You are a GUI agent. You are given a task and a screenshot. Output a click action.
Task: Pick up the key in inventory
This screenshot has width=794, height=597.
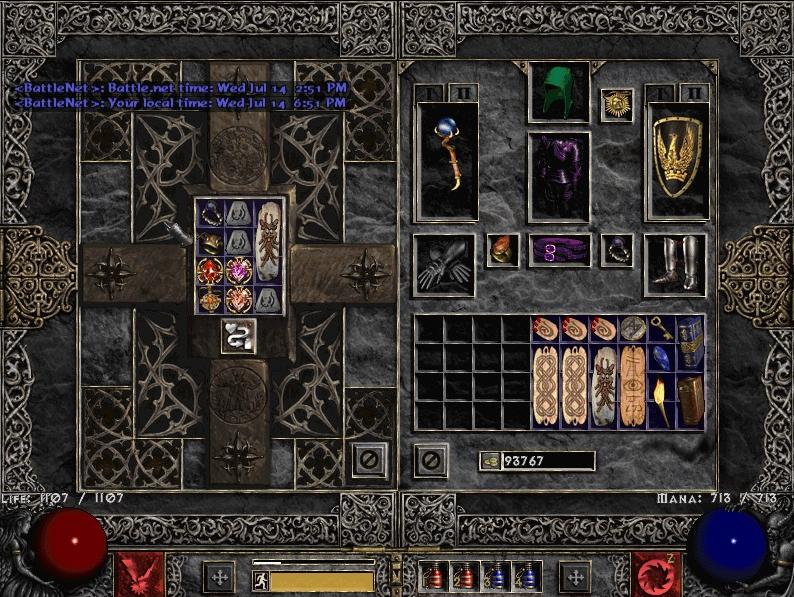662,329
